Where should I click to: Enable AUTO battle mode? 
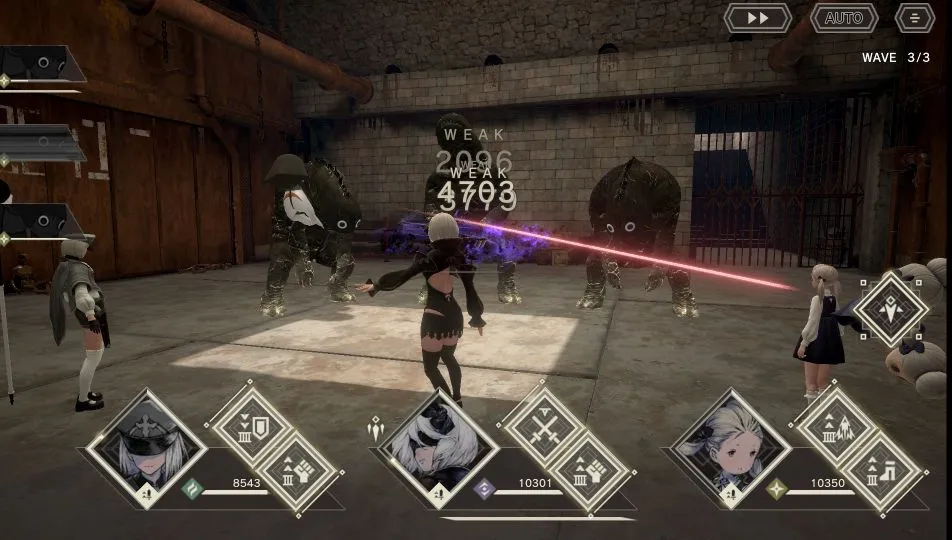pyautogui.click(x=844, y=18)
